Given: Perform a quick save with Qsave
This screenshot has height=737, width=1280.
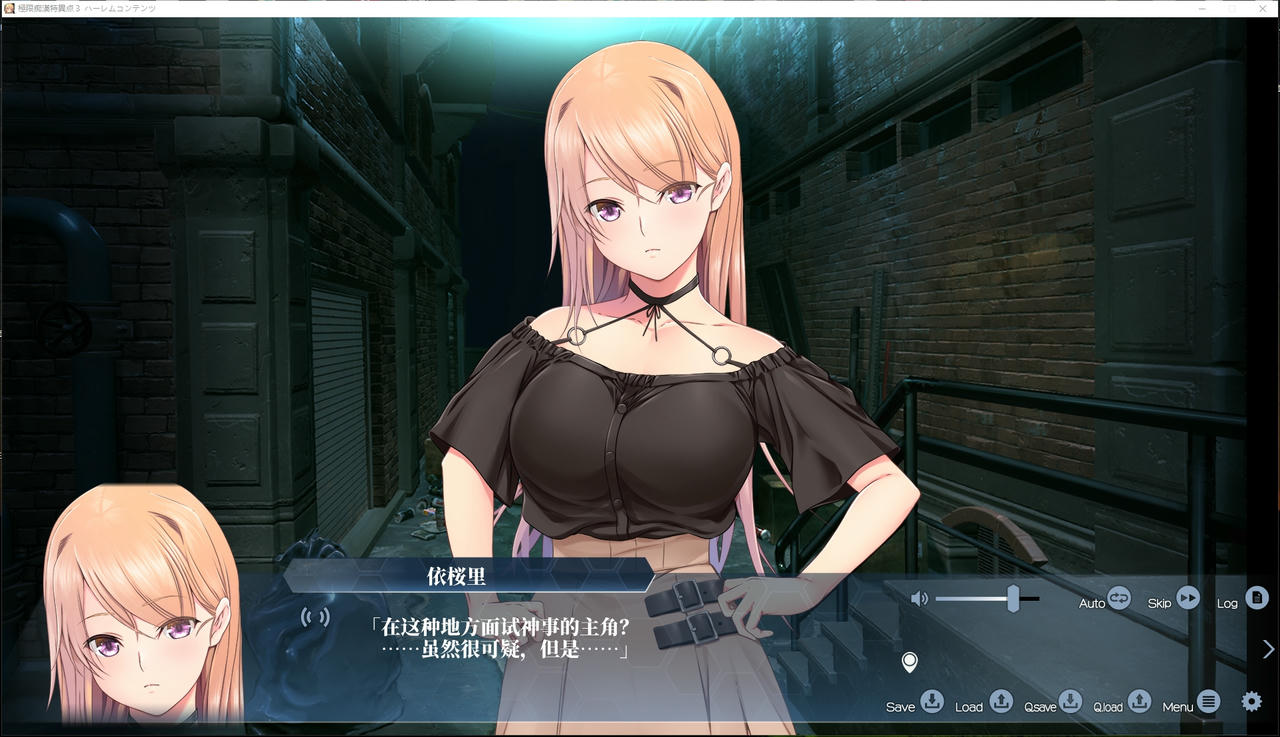Looking at the screenshot, I should click(x=1070, y=701).
